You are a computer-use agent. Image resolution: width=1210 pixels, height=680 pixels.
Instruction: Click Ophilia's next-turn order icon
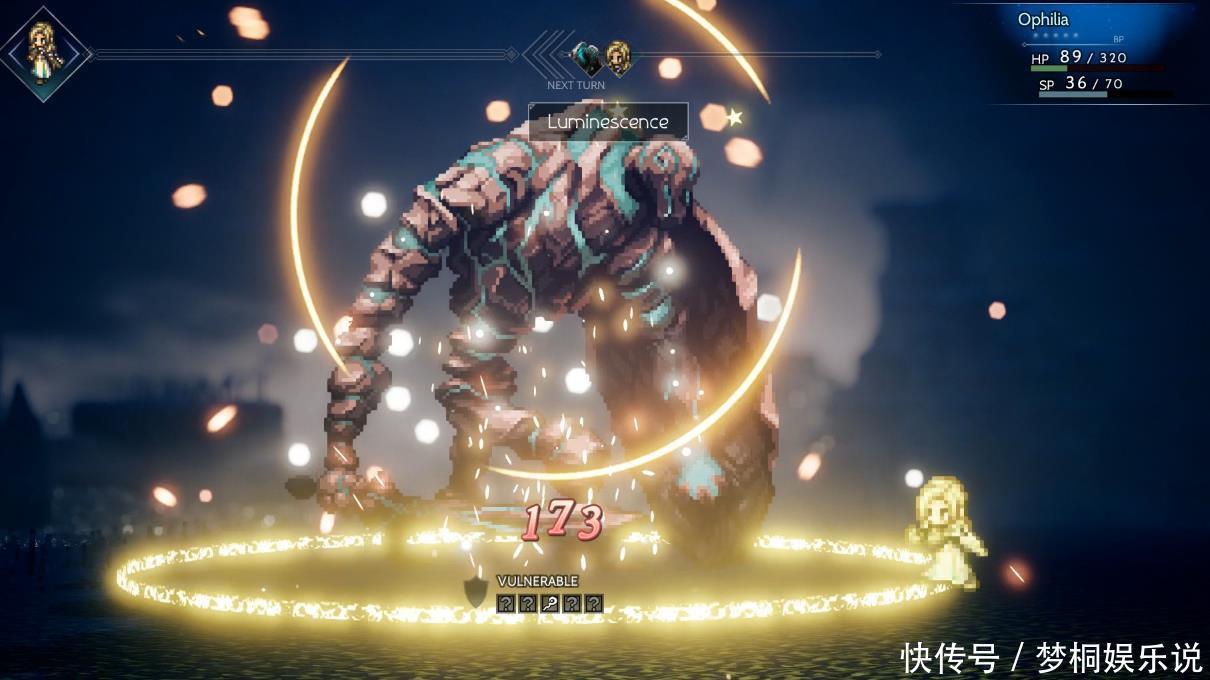(x=619, y=58)
